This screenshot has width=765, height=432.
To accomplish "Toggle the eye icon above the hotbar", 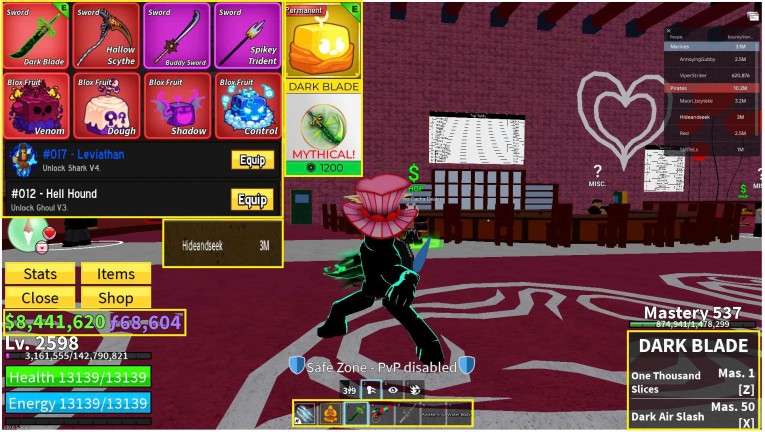I will click(392, 391).
